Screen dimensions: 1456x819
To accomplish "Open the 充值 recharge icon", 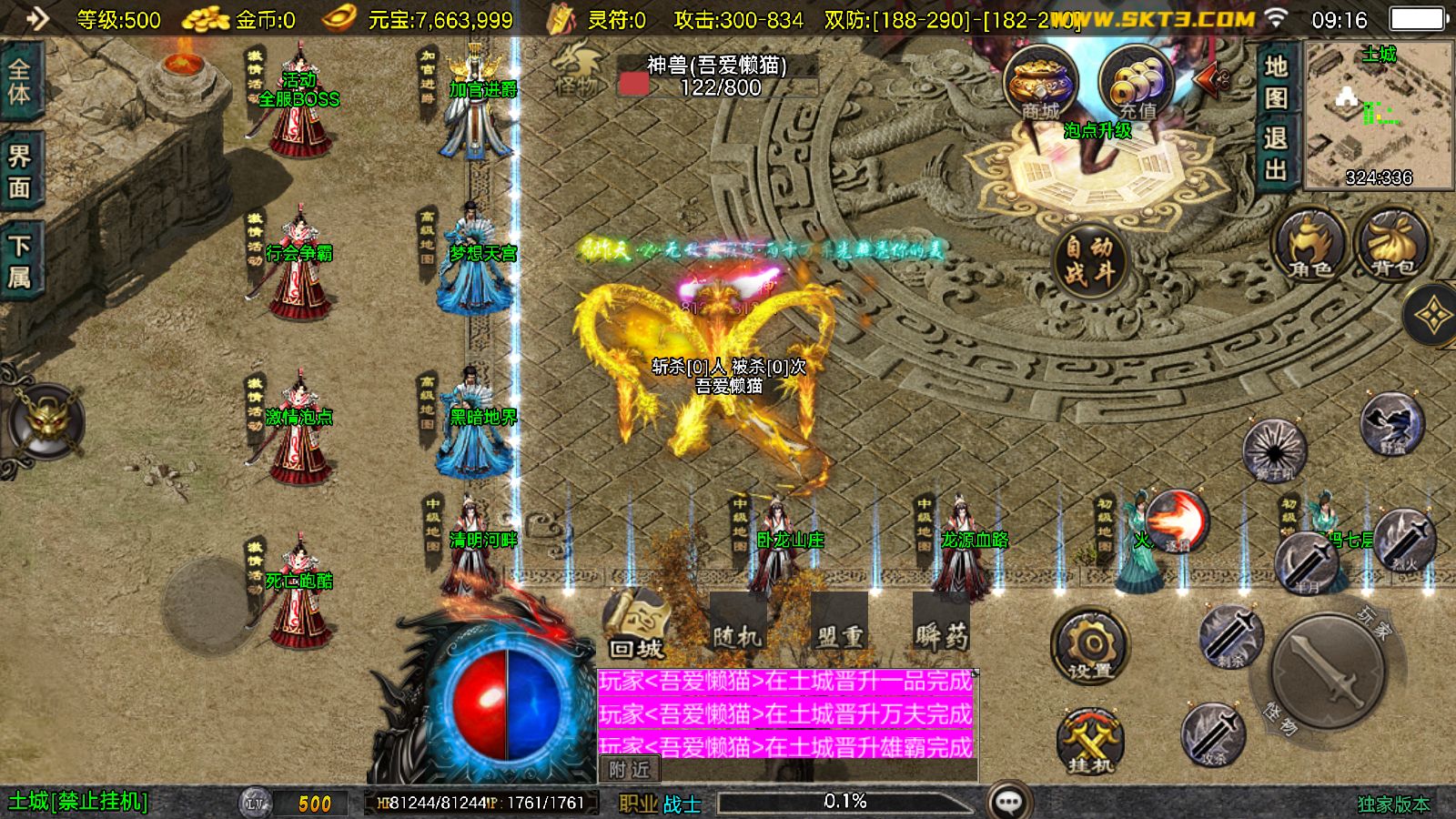I will click(1136, 82).
